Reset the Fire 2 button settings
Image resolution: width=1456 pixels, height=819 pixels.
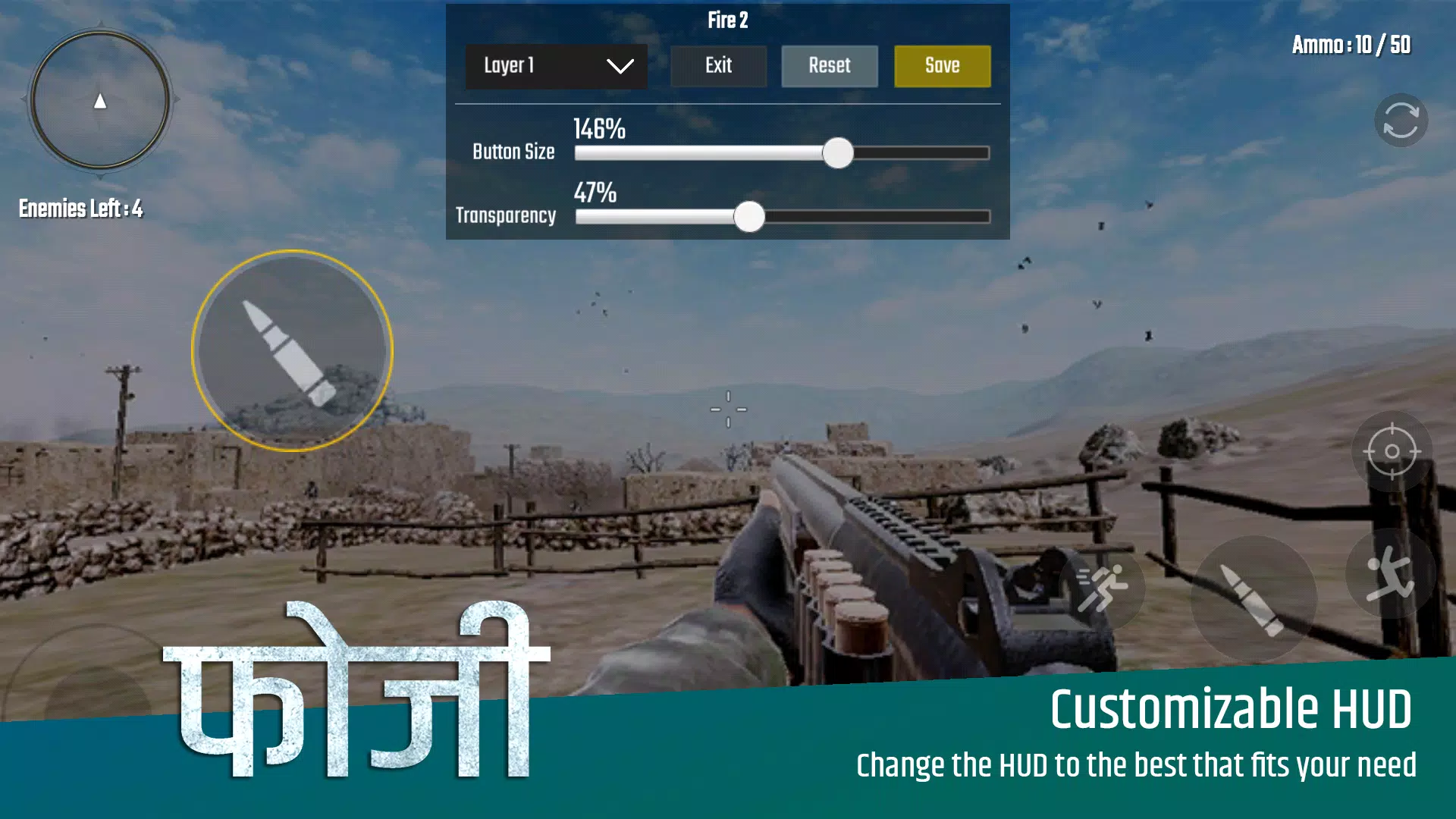tap(829, 66)
